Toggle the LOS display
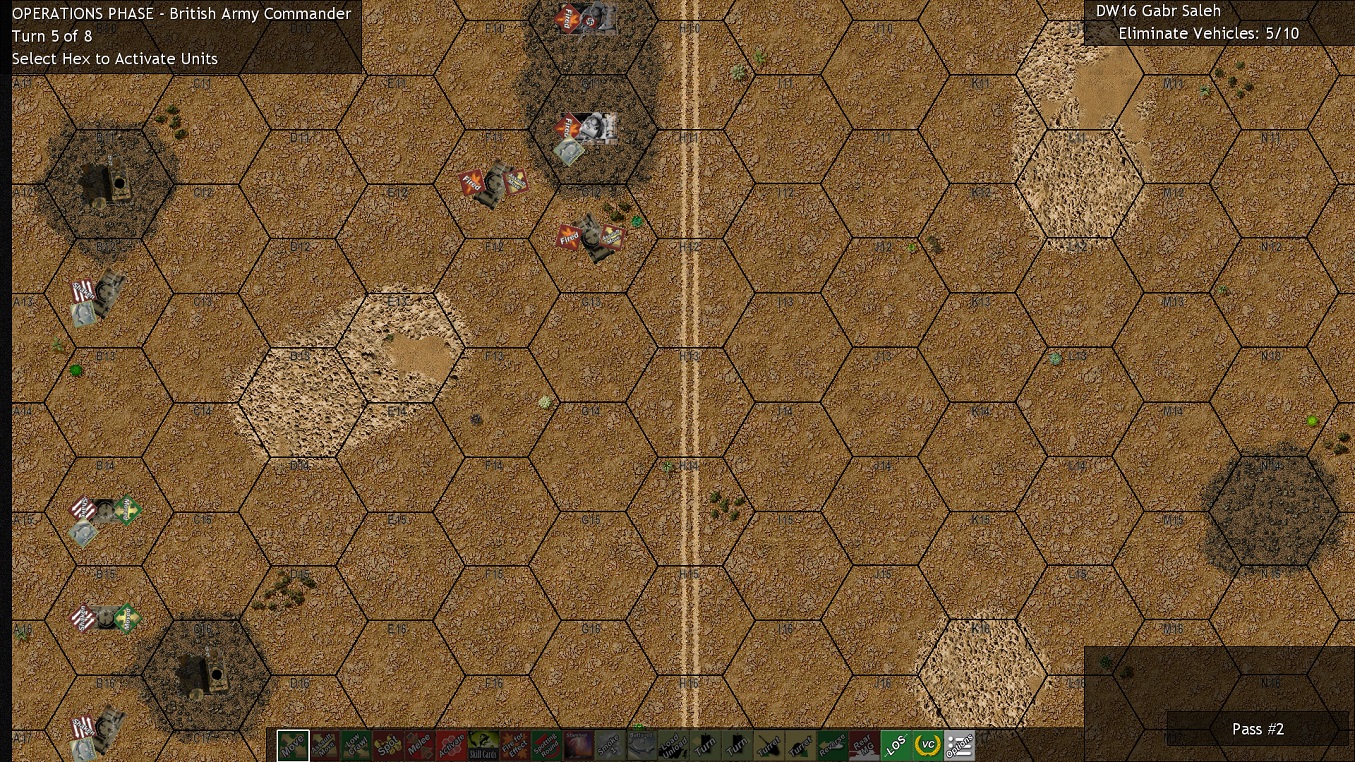Screen dimensions: 1355x762 [894, 744]
